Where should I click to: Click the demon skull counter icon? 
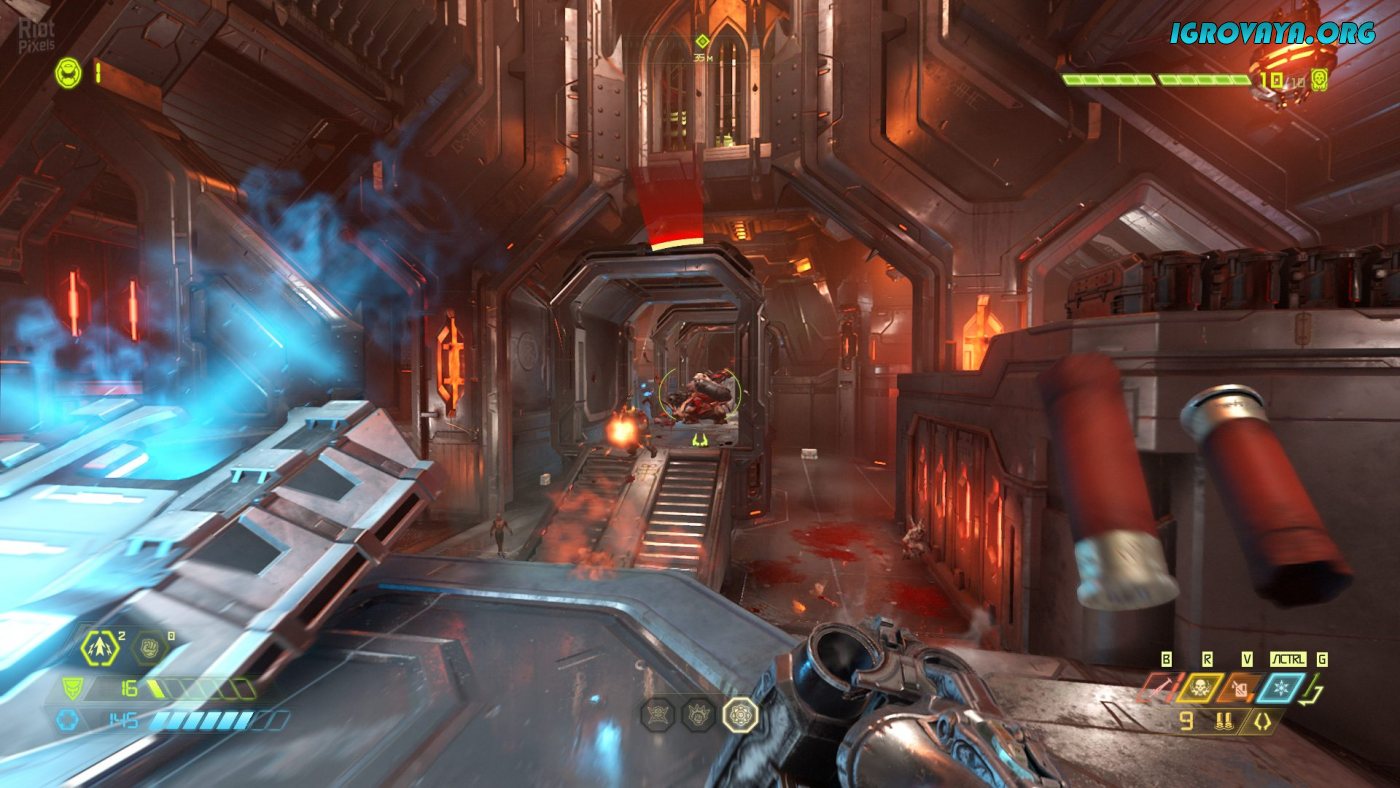click(1320, 79)
